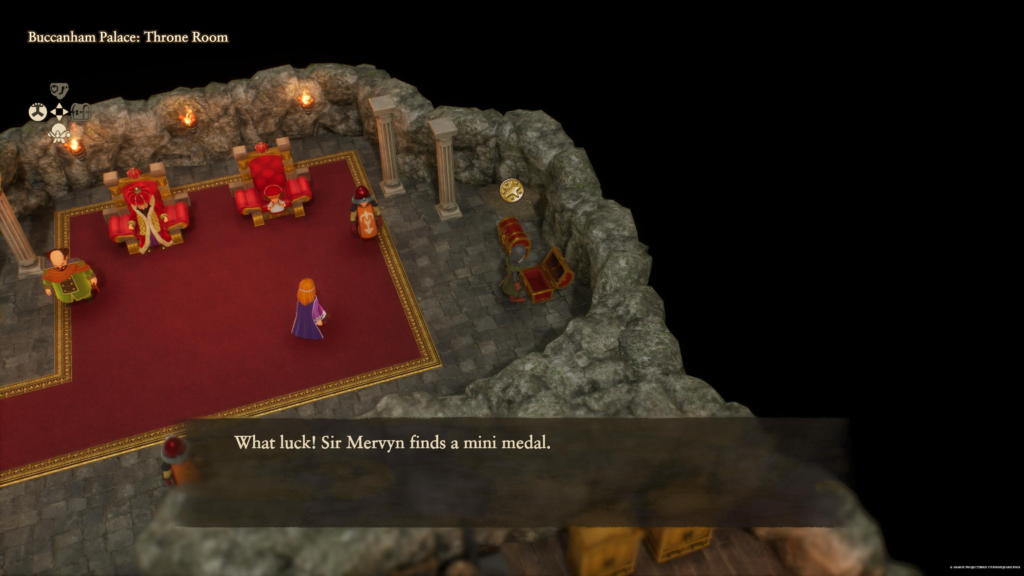Open the world map shortcut icon
Image resolution: width=1024 pixels, height=576 pixels.
tap(59, 91)
